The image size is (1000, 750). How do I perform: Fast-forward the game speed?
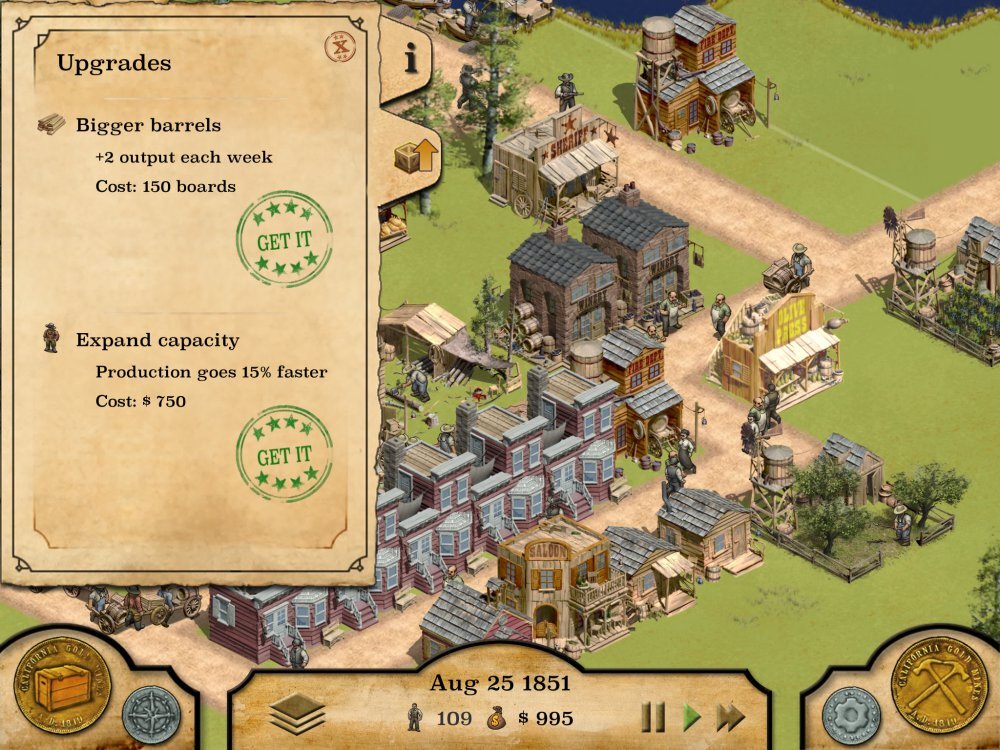coord(731,717)
